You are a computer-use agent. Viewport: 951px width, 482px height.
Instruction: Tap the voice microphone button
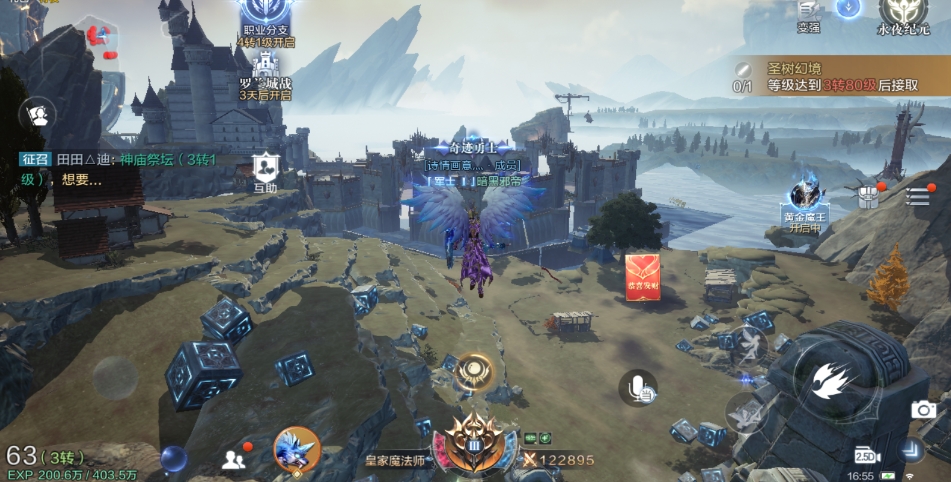pos(638,388)
